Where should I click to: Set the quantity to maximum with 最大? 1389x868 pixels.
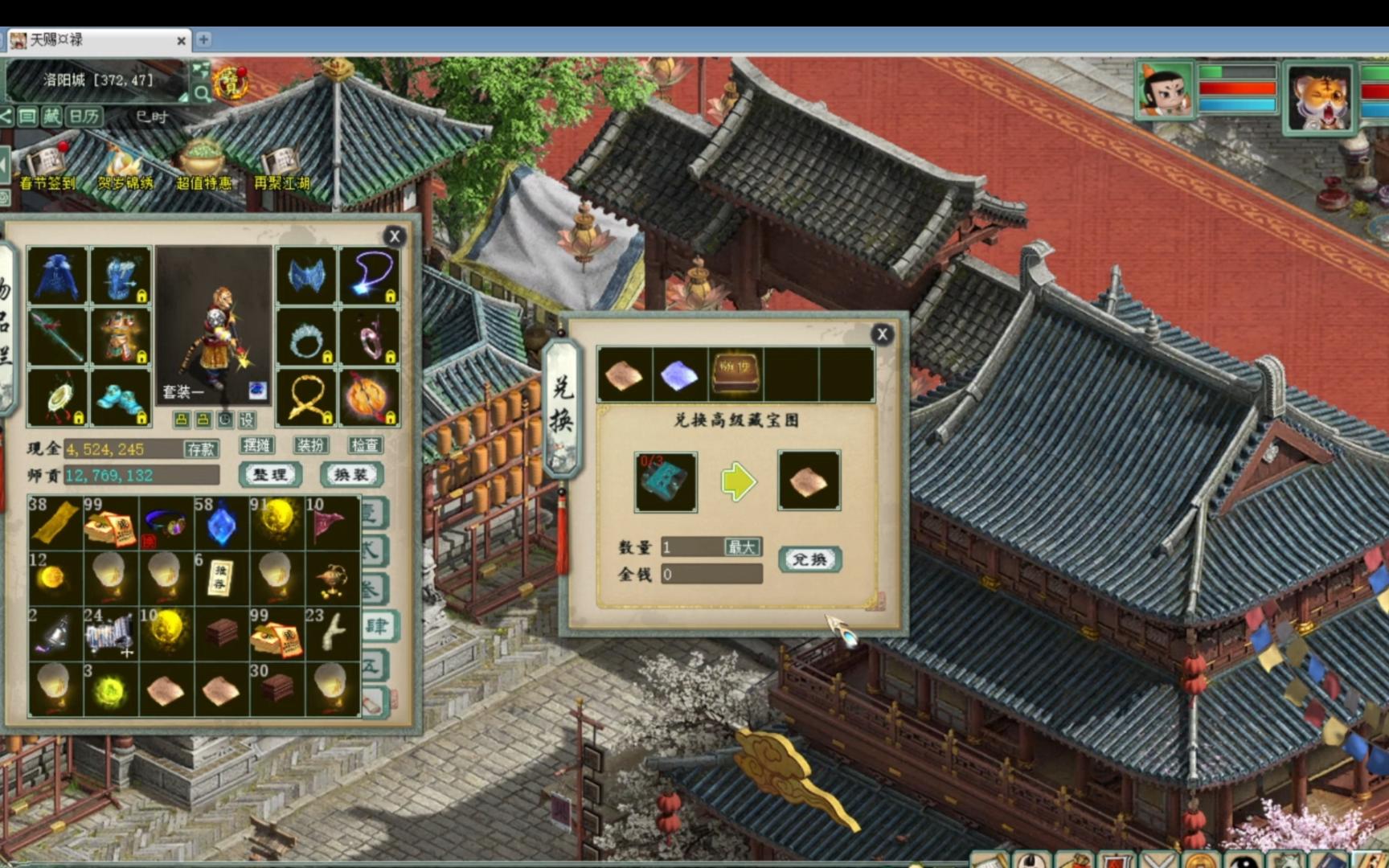741,547
